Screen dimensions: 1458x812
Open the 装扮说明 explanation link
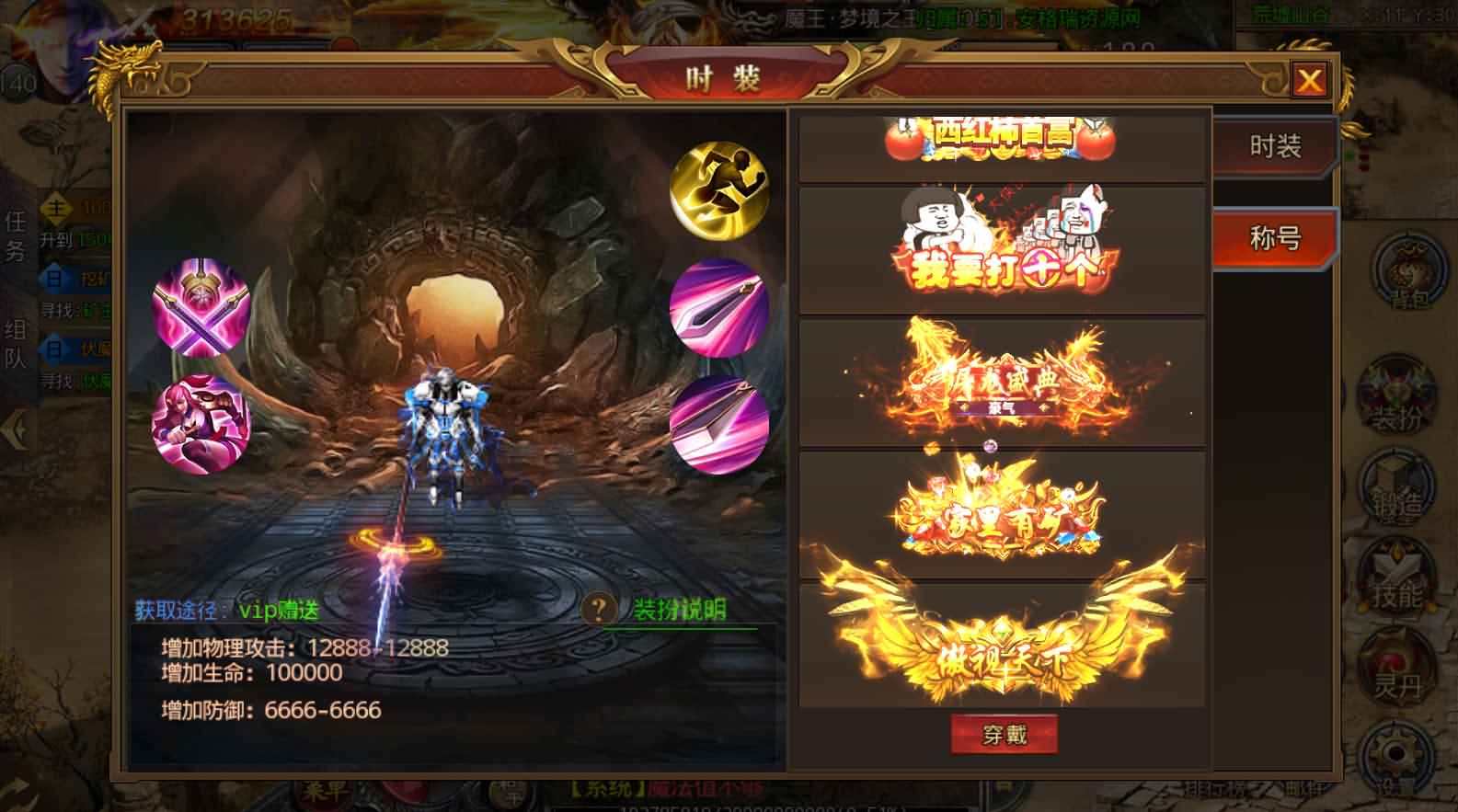point(678,607)
